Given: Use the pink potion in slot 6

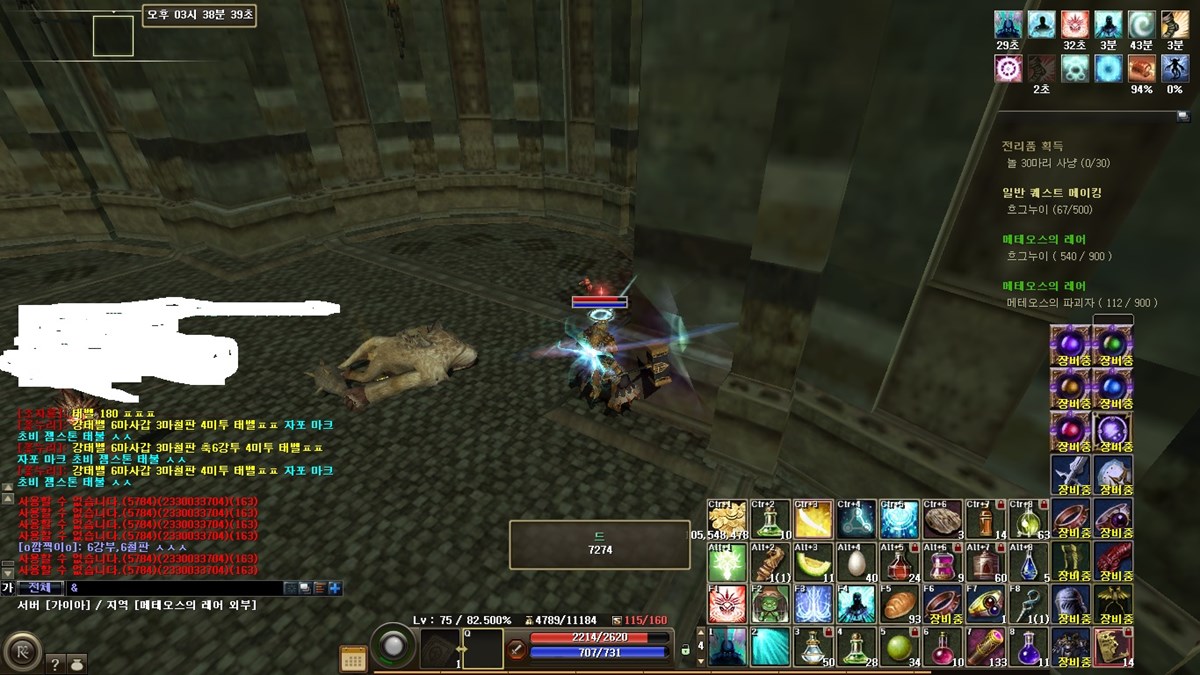Looking at the screenshot, I should pyautogui.click(x=942, y=647).
